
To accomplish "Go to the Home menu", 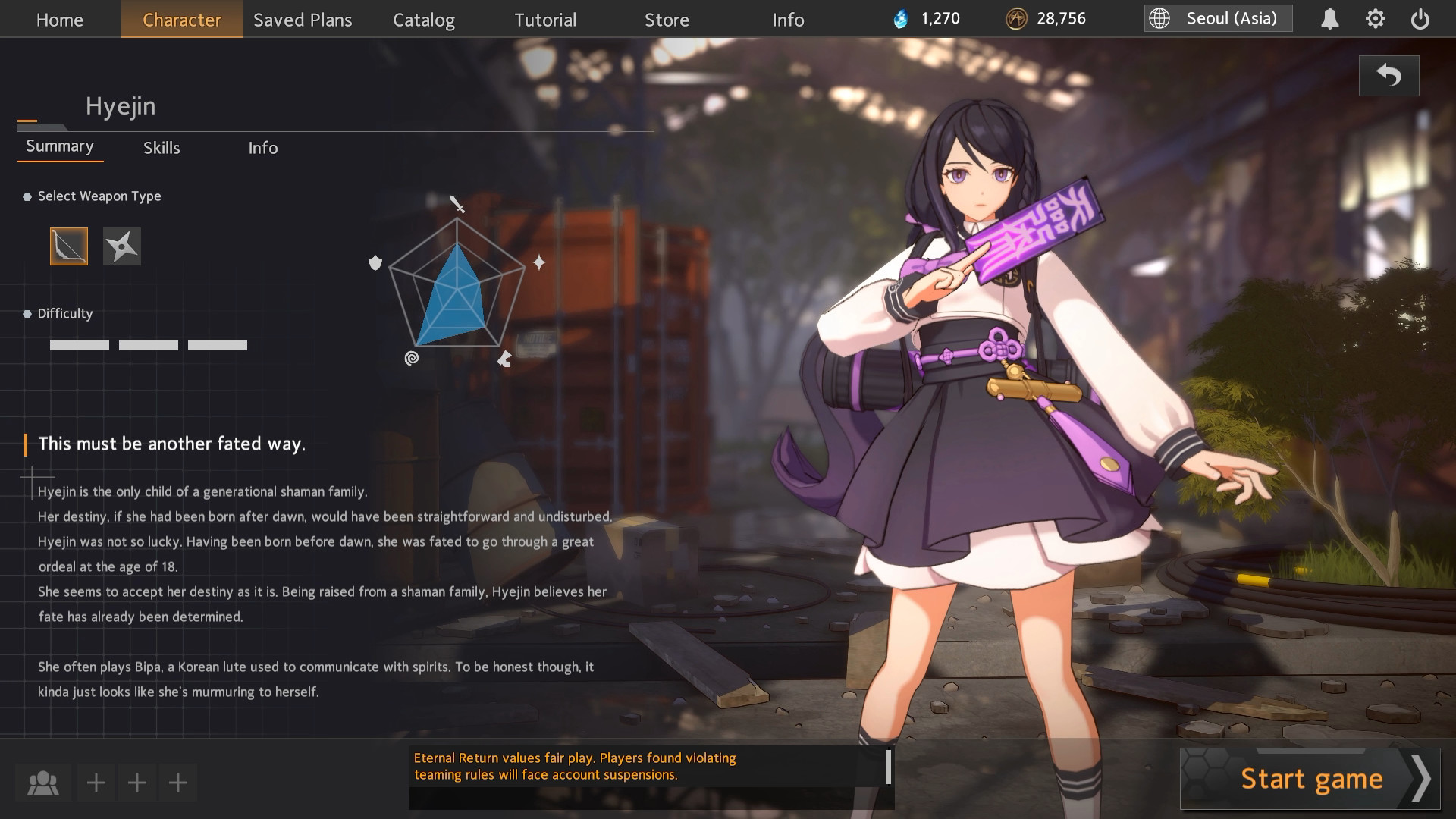I will pyautogui.click(x=60, y=20).
